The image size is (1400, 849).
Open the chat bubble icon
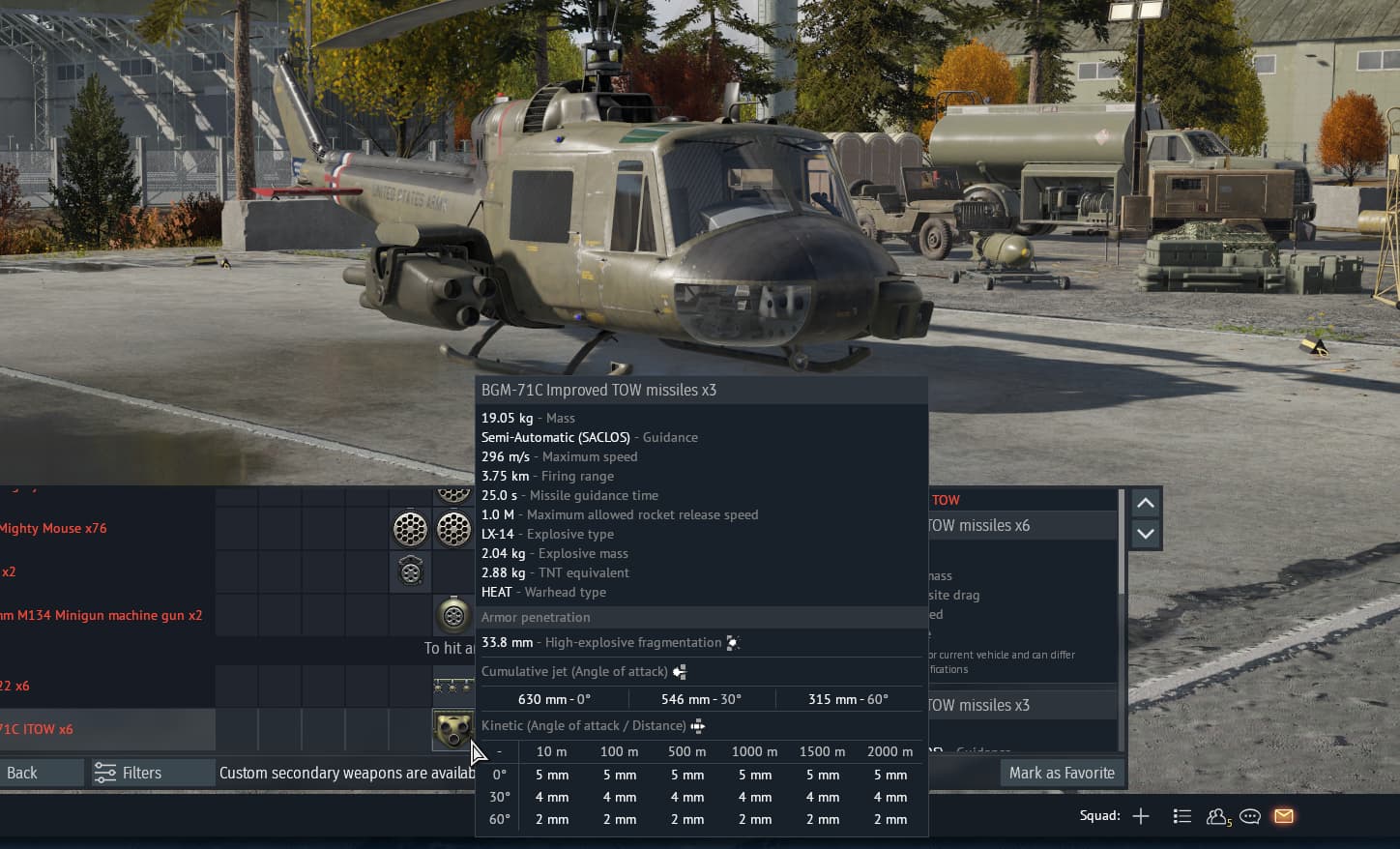pos(1249,816)
